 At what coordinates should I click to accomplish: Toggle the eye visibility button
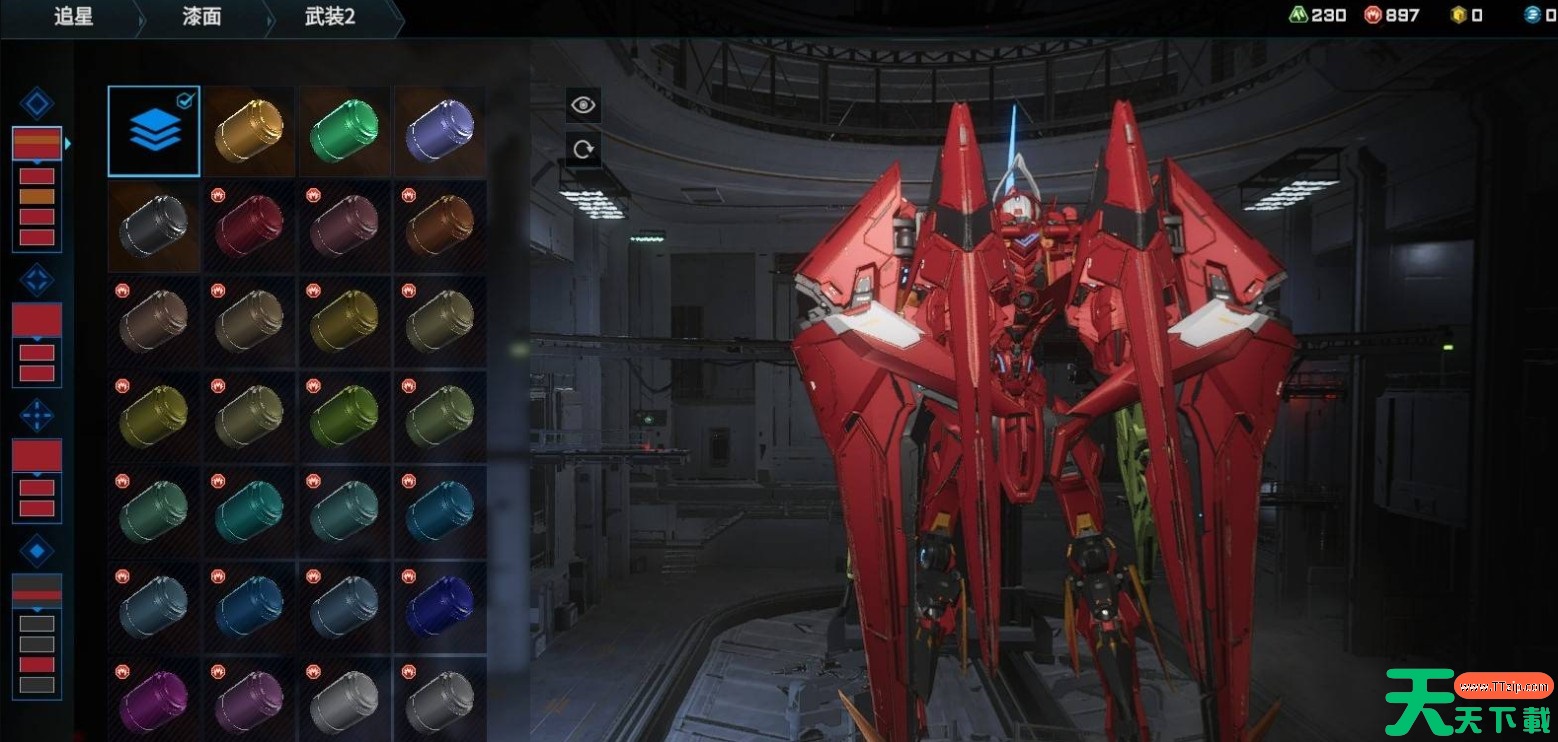(x=583, y=105)
